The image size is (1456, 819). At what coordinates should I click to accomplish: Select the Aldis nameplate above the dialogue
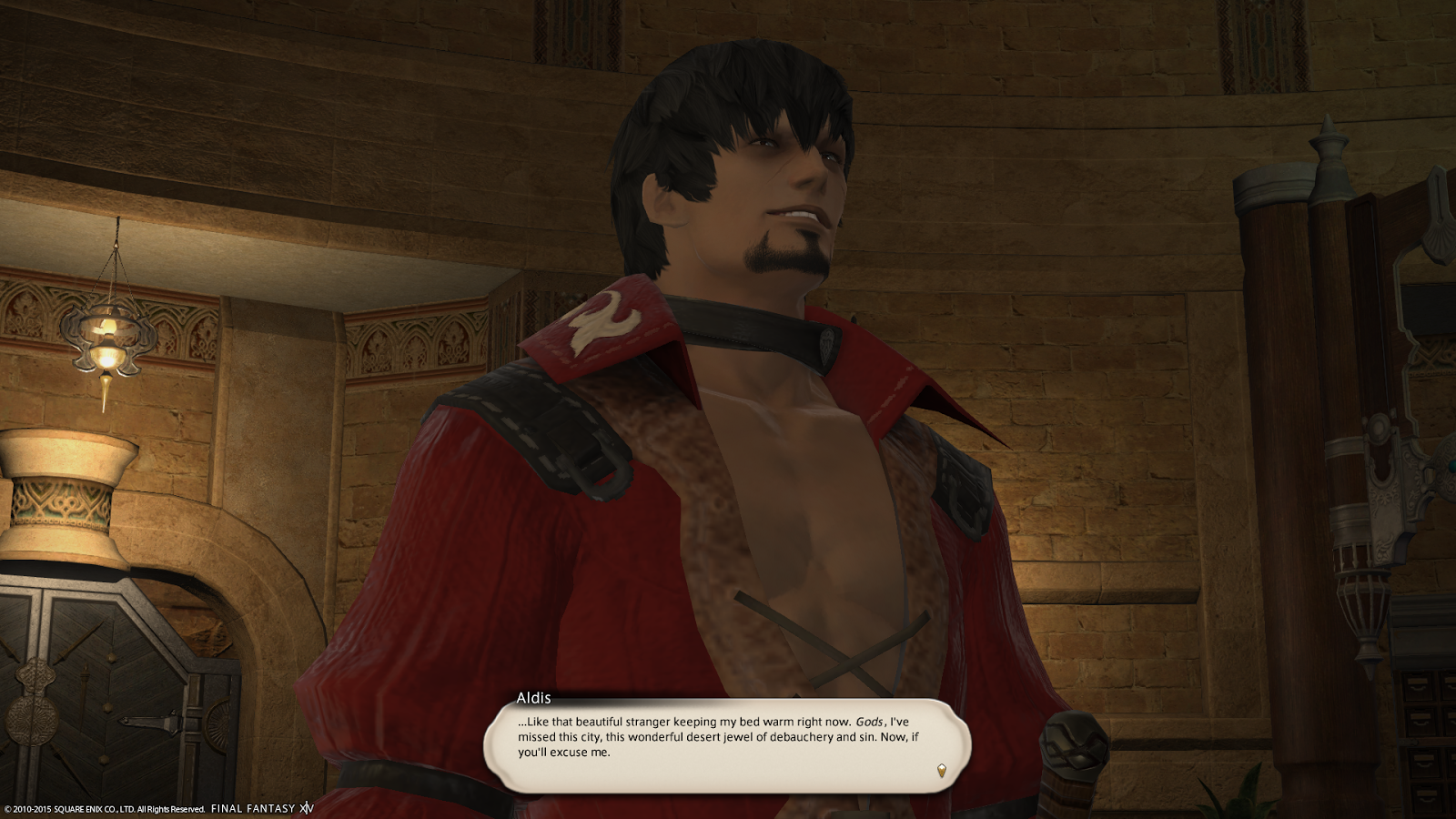tap(532, 696)
